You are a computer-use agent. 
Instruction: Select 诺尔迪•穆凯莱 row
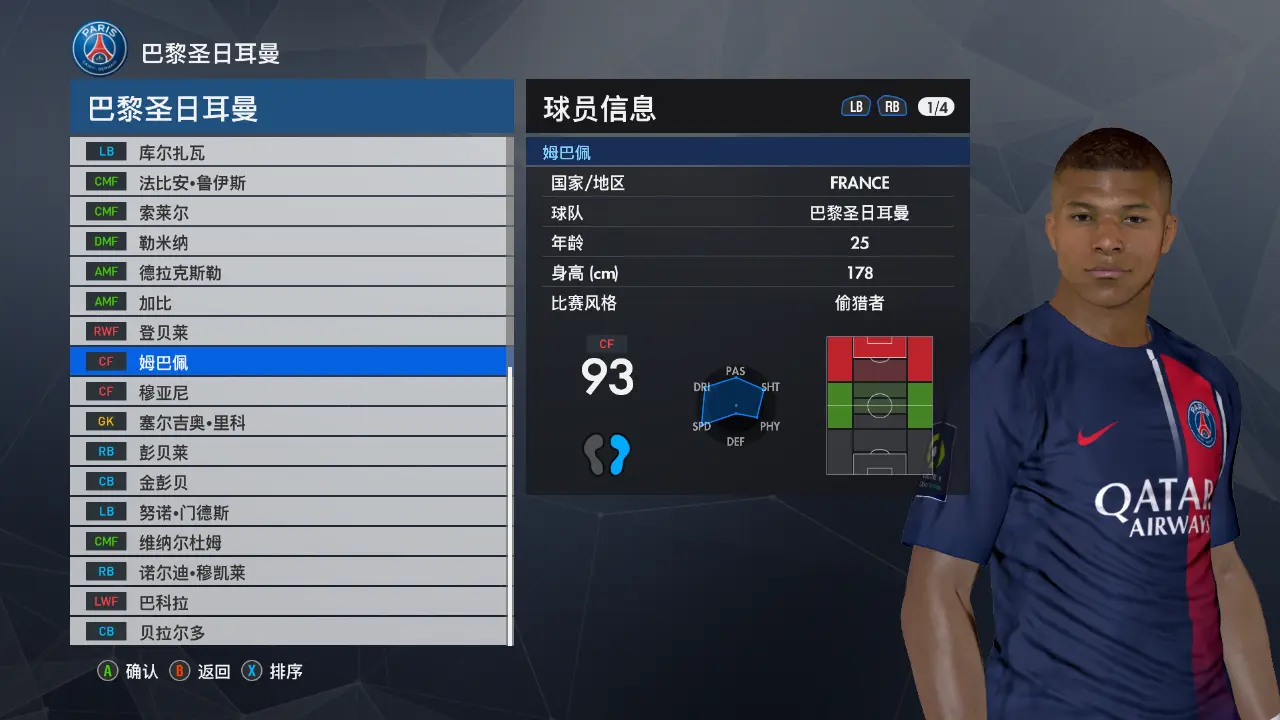click(290, 572)
